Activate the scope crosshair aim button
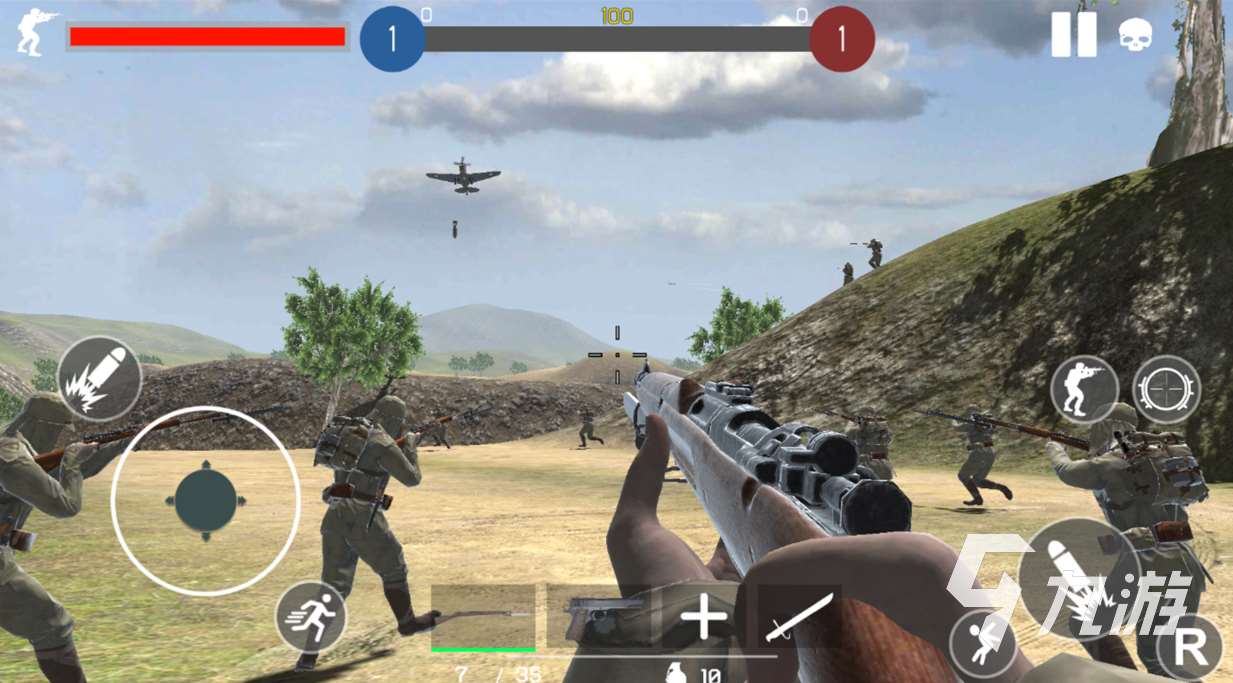1233x683 pixels. (1166, 389)
